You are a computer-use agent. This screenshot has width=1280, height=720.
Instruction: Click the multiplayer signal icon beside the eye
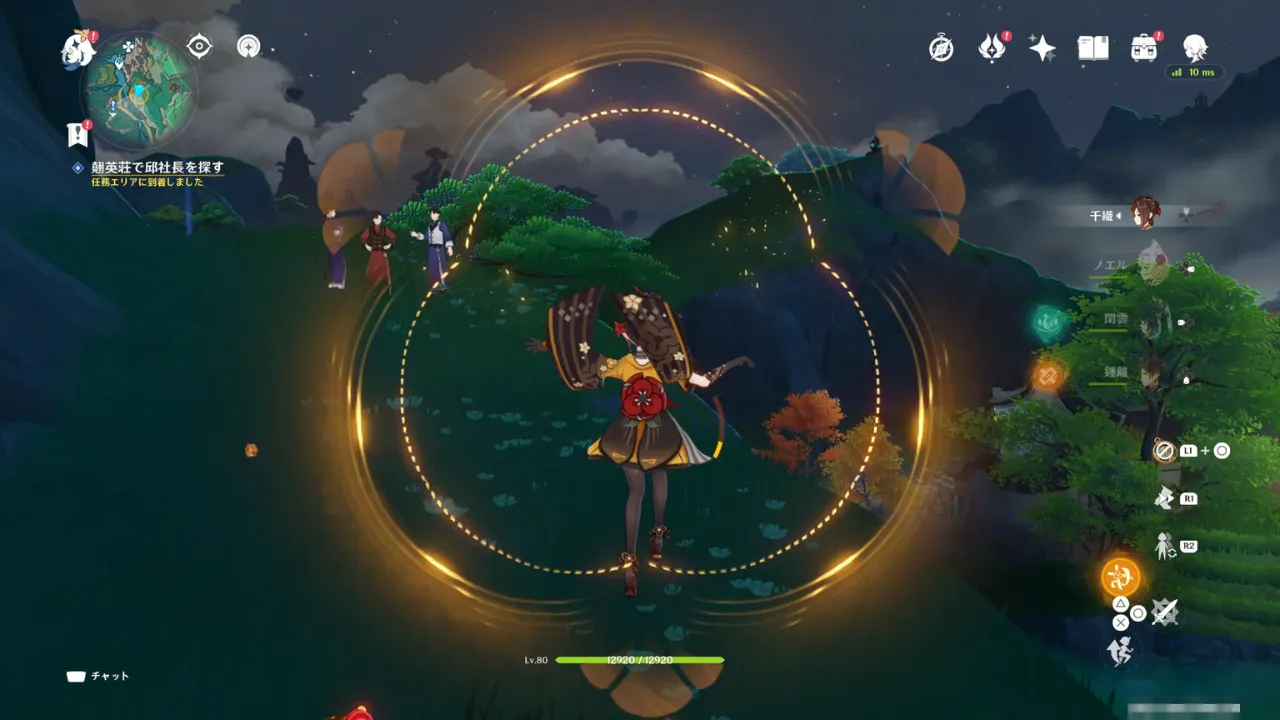(x=249, y=46)
